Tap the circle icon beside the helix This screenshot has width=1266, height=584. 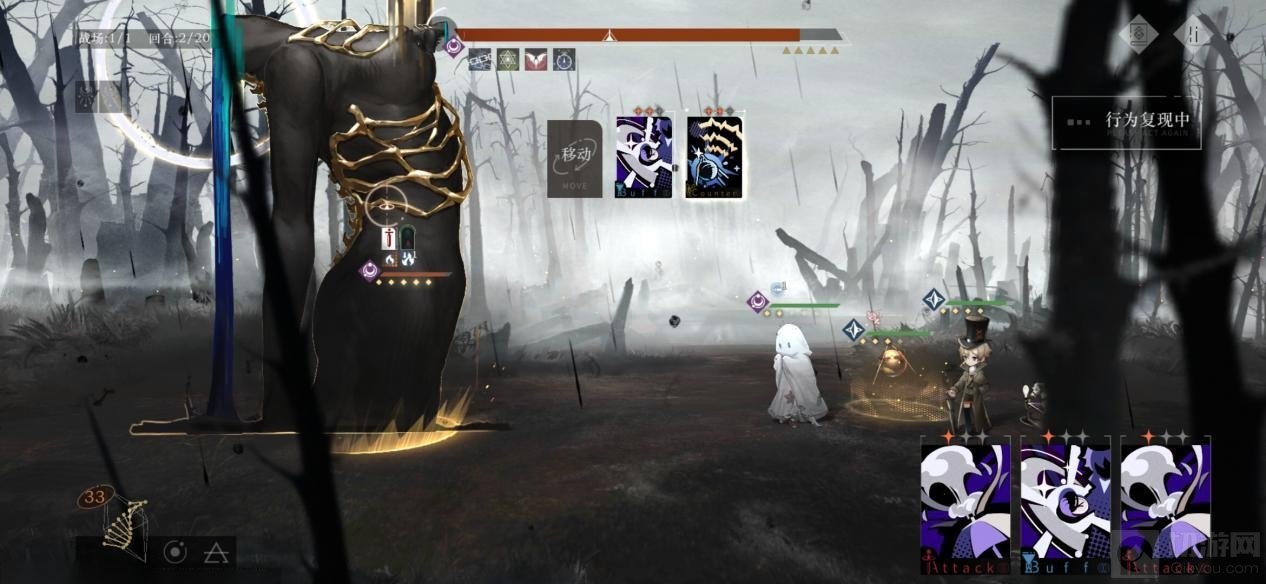(175, 551)
